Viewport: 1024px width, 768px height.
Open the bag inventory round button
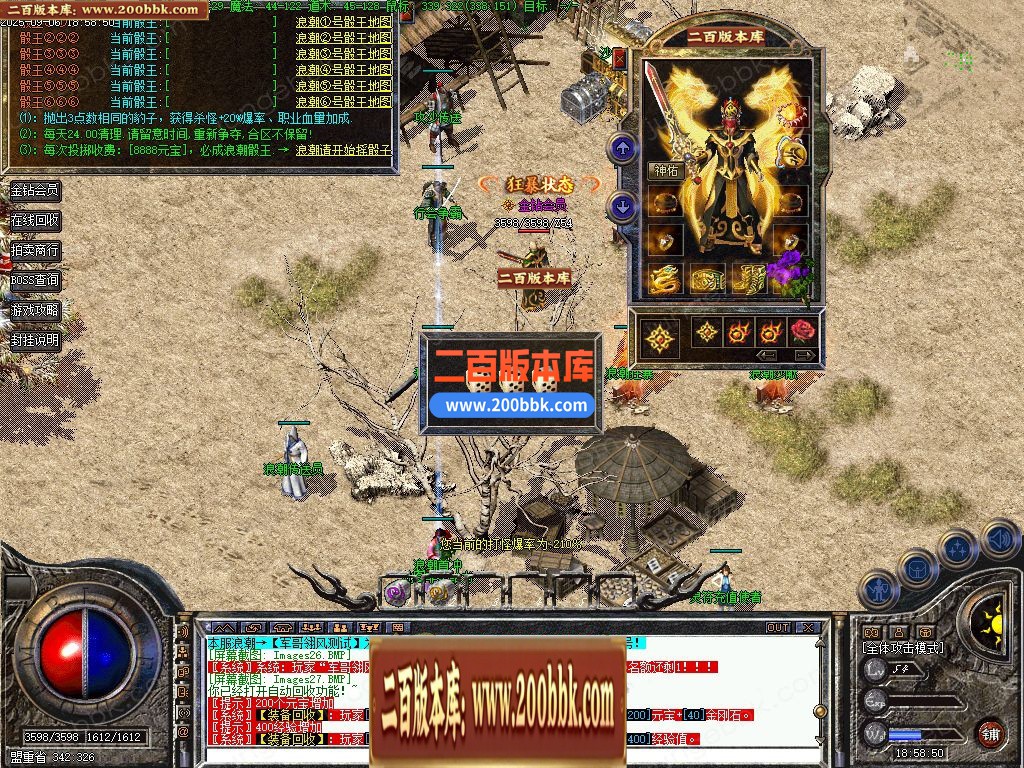tap(917, 568)
